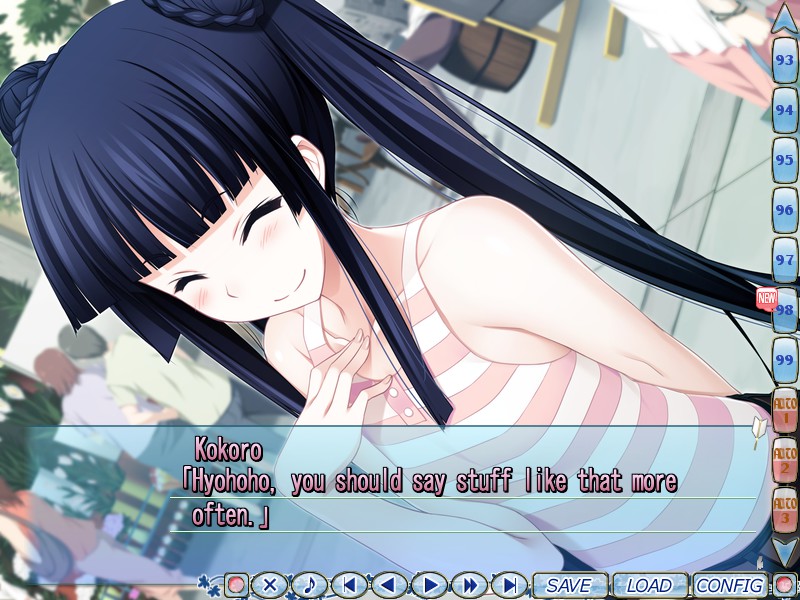
Task: Activate the fast-forward double arrow button
Action: coord(469,585)
